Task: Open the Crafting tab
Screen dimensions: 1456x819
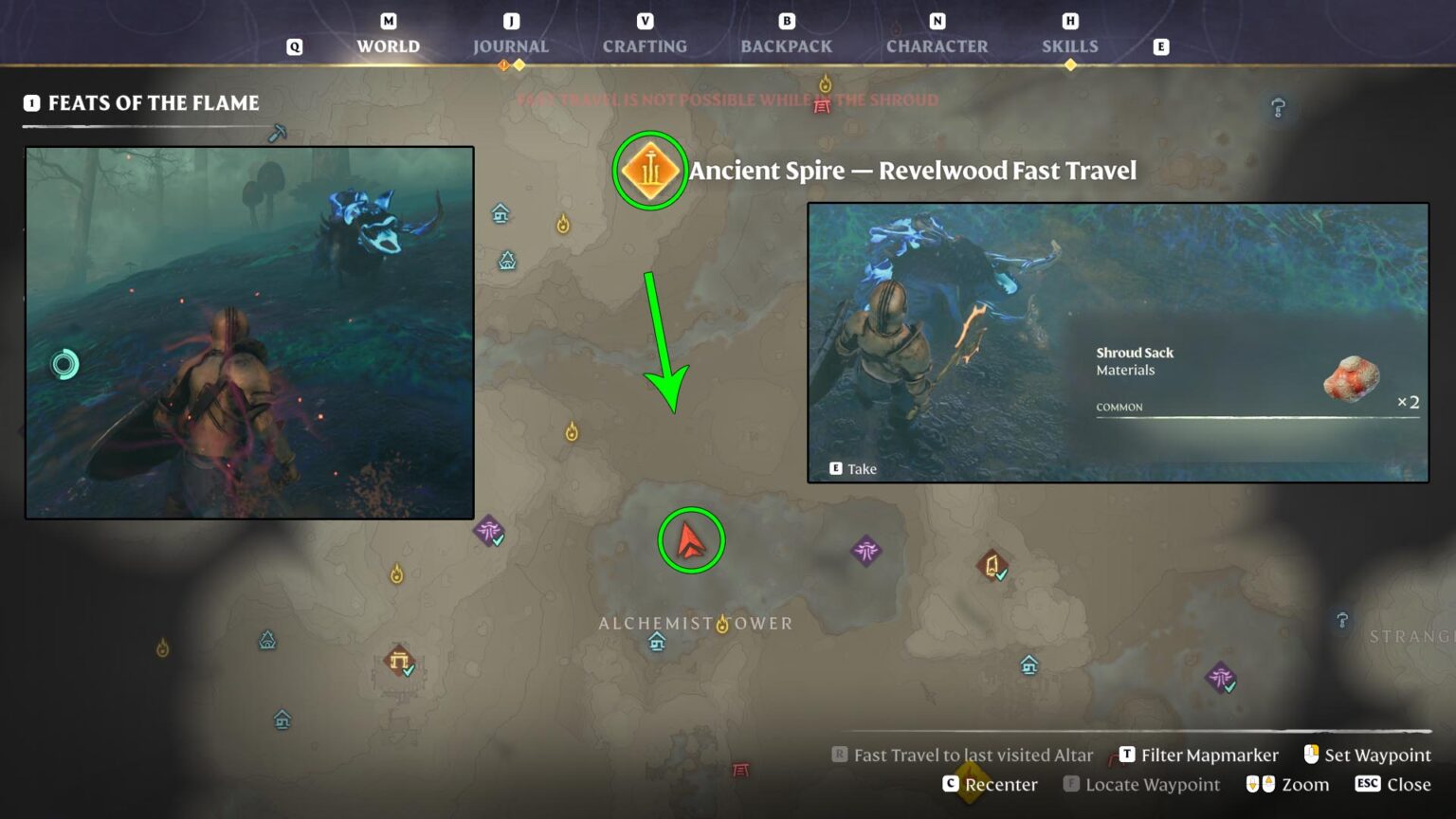Action: pos(645,45)
